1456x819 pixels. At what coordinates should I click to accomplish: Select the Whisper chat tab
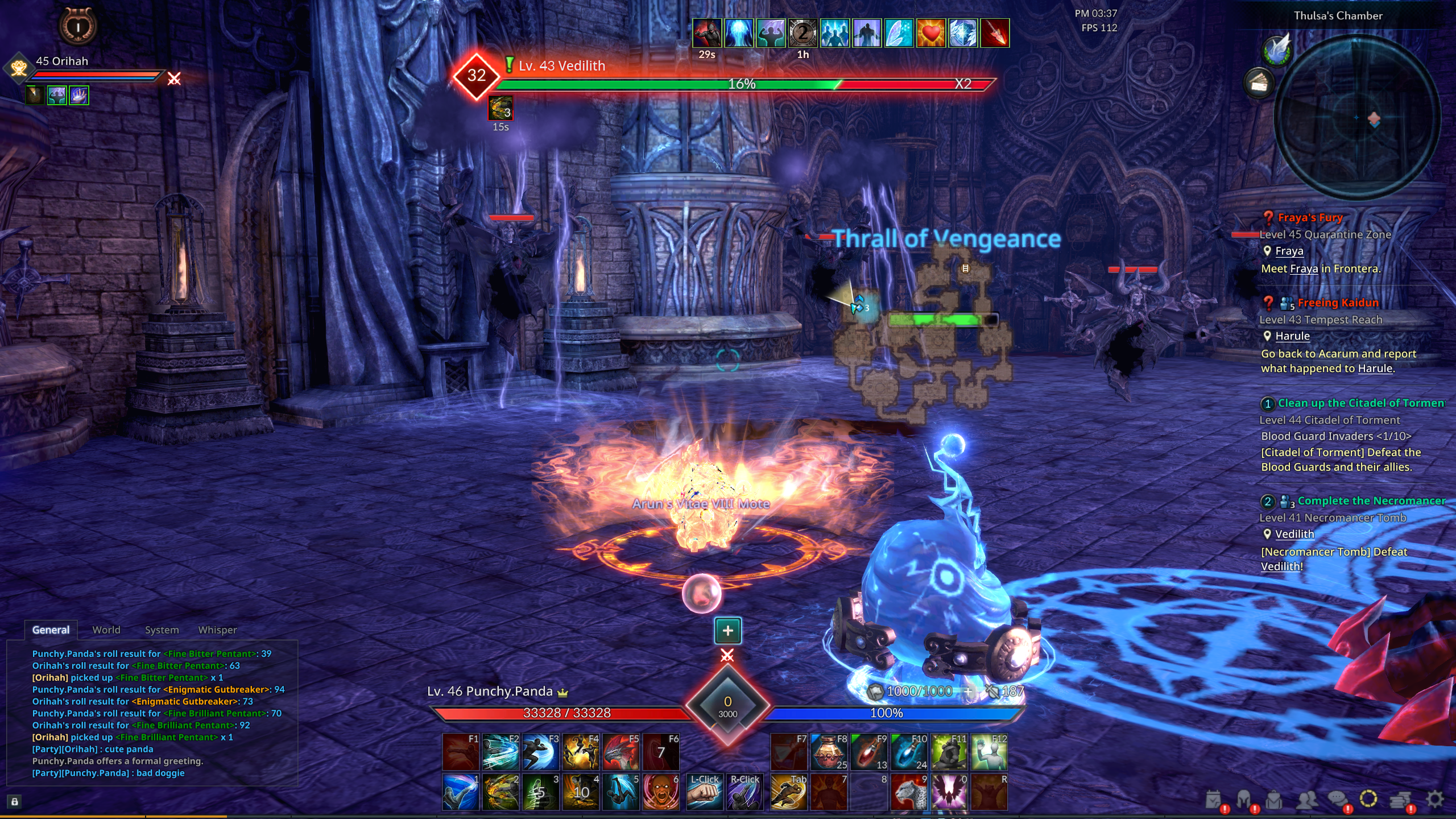[217, 630]
